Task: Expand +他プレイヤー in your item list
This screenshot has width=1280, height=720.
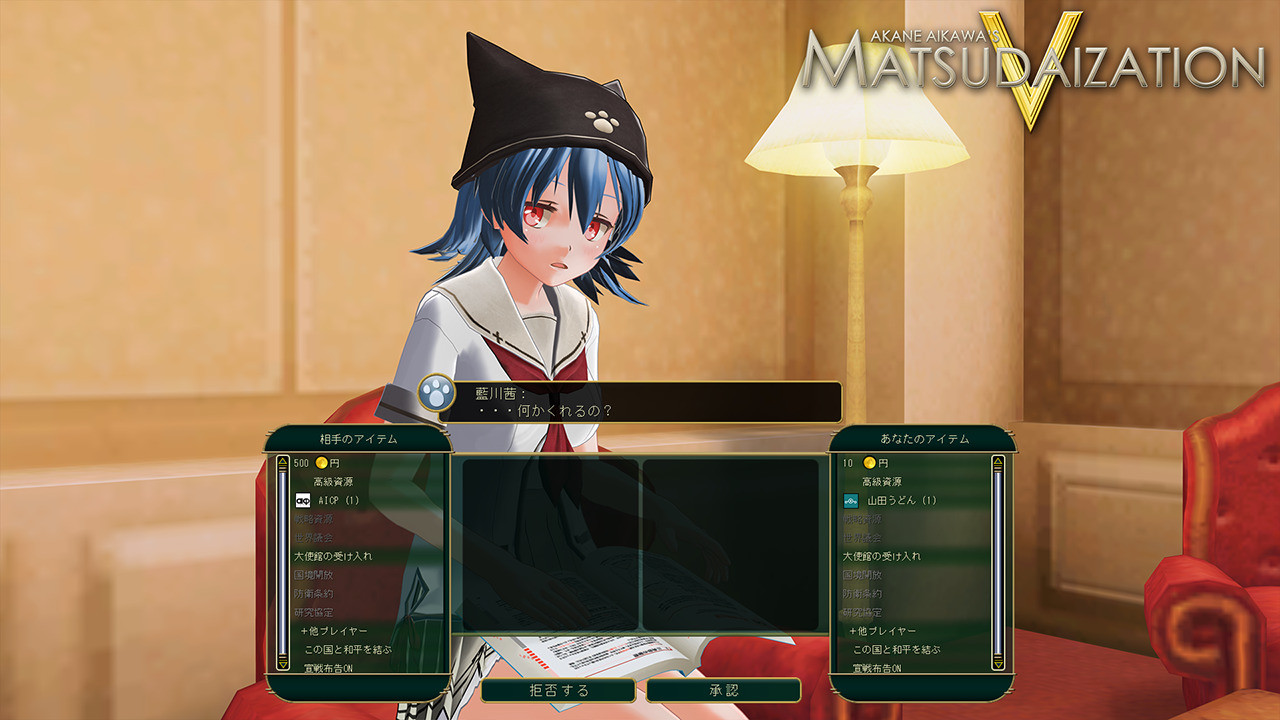Action: (882, 631)
